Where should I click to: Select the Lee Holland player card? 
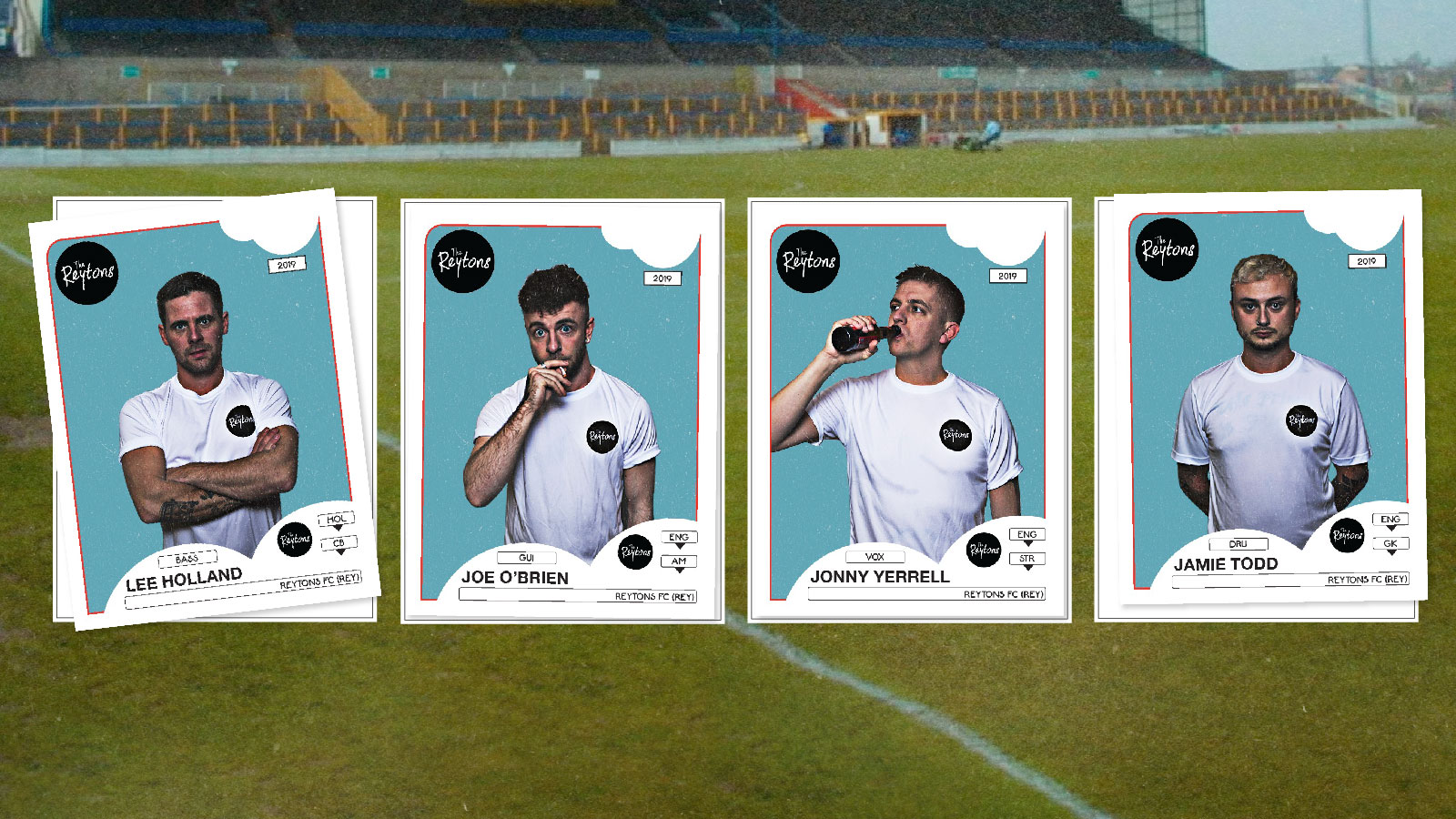(205, 409)
